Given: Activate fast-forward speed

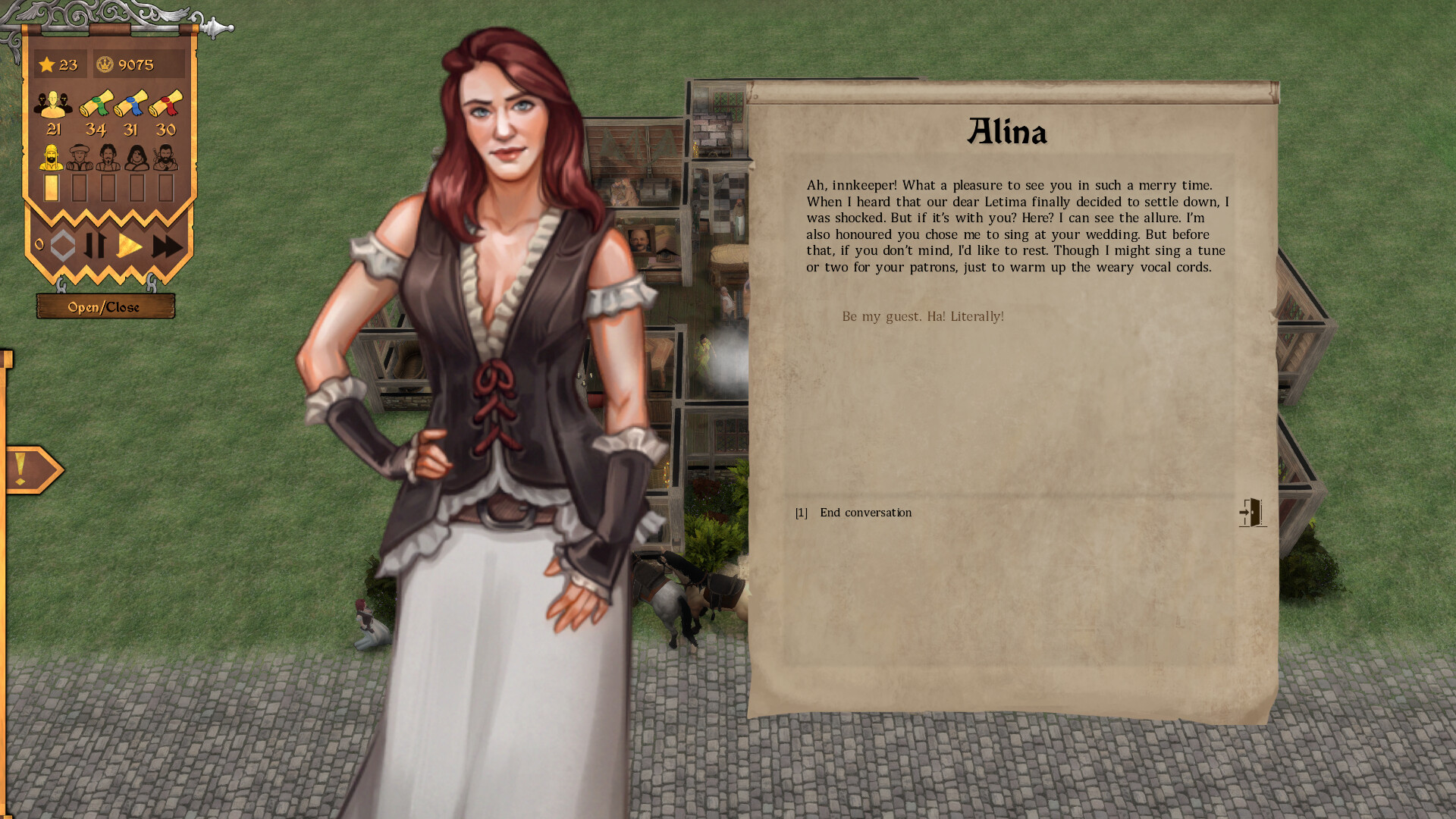Looking at the screenshot, I should [x=167, y=246].
